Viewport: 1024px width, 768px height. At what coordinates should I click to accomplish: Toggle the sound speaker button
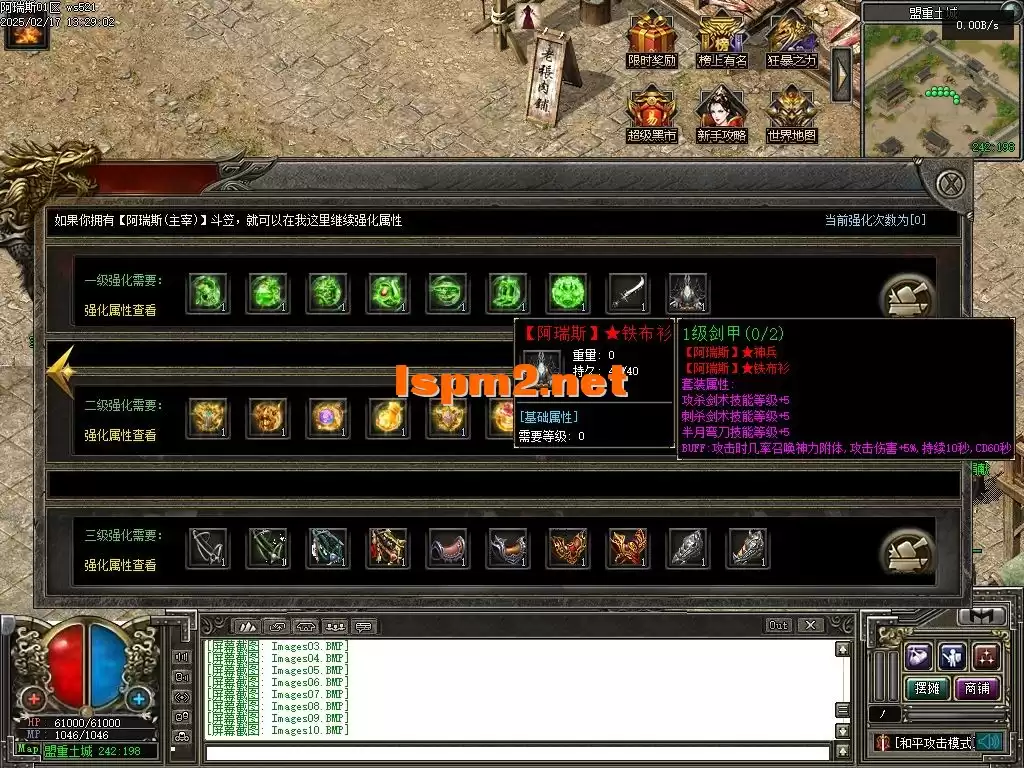click(989, 742)
